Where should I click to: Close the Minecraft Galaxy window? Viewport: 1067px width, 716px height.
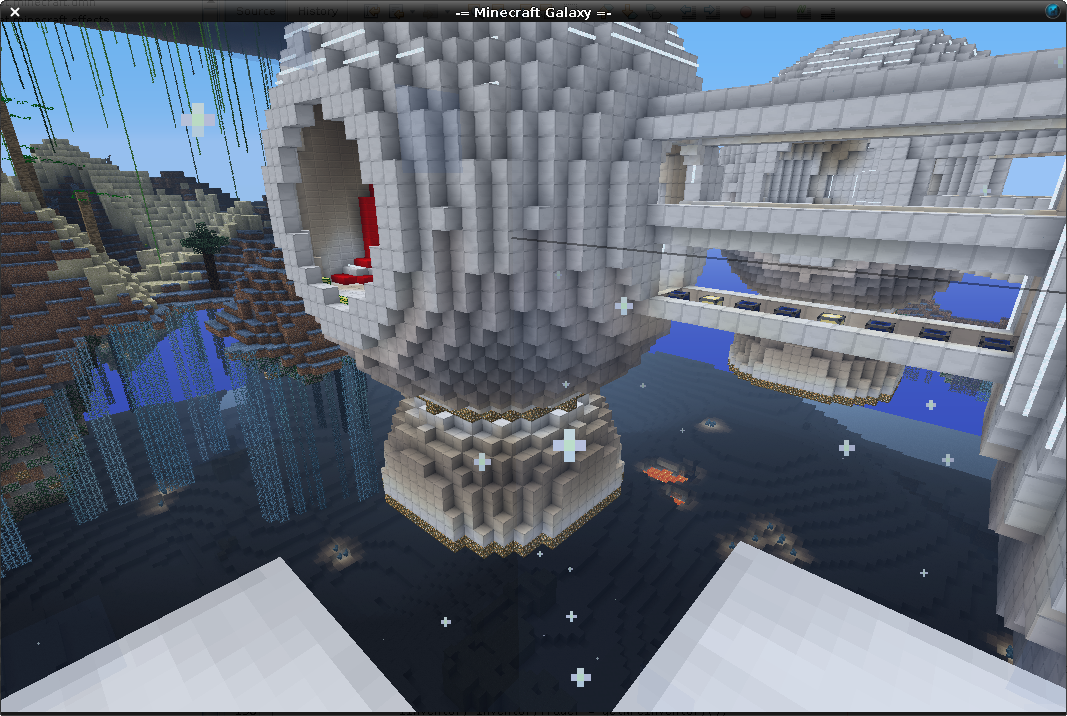pyautogui.click(x=15, y=12)
